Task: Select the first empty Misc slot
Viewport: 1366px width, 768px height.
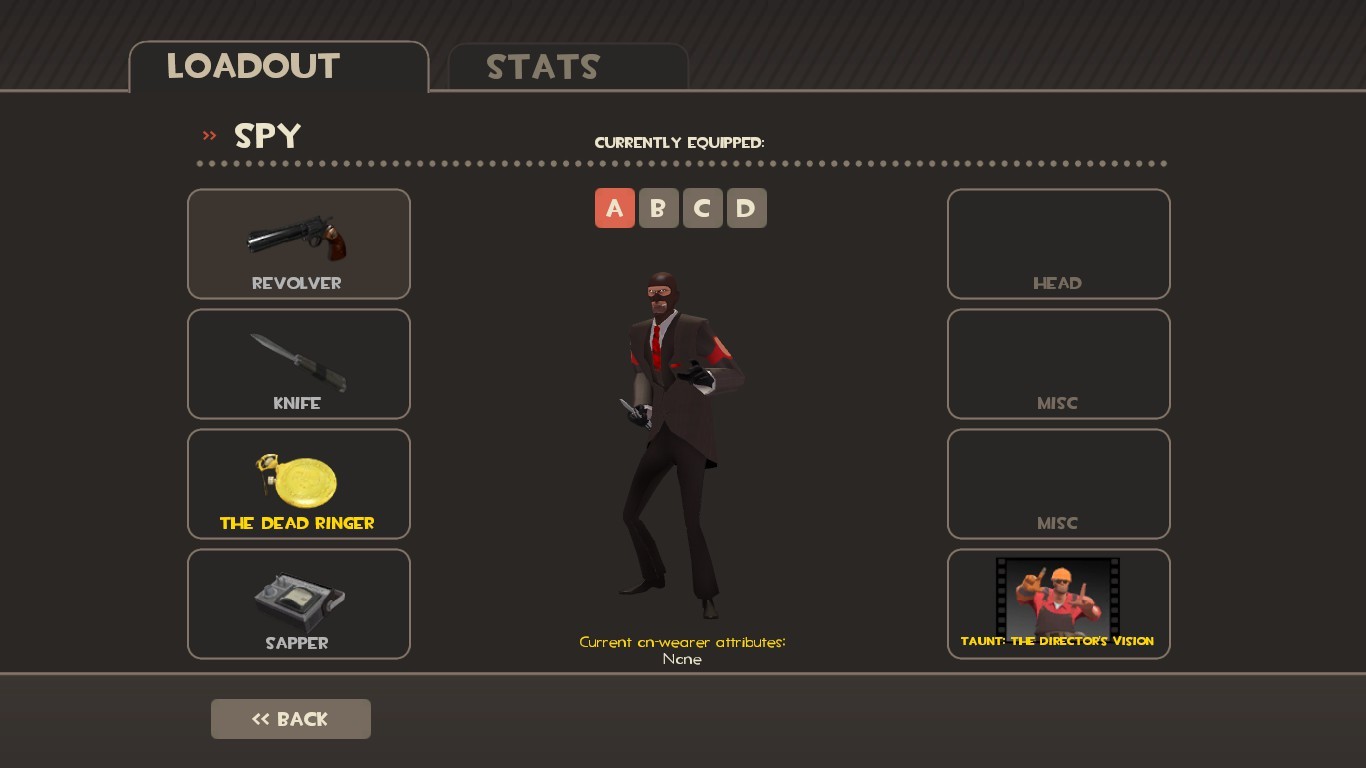Action: (1058, 363)
